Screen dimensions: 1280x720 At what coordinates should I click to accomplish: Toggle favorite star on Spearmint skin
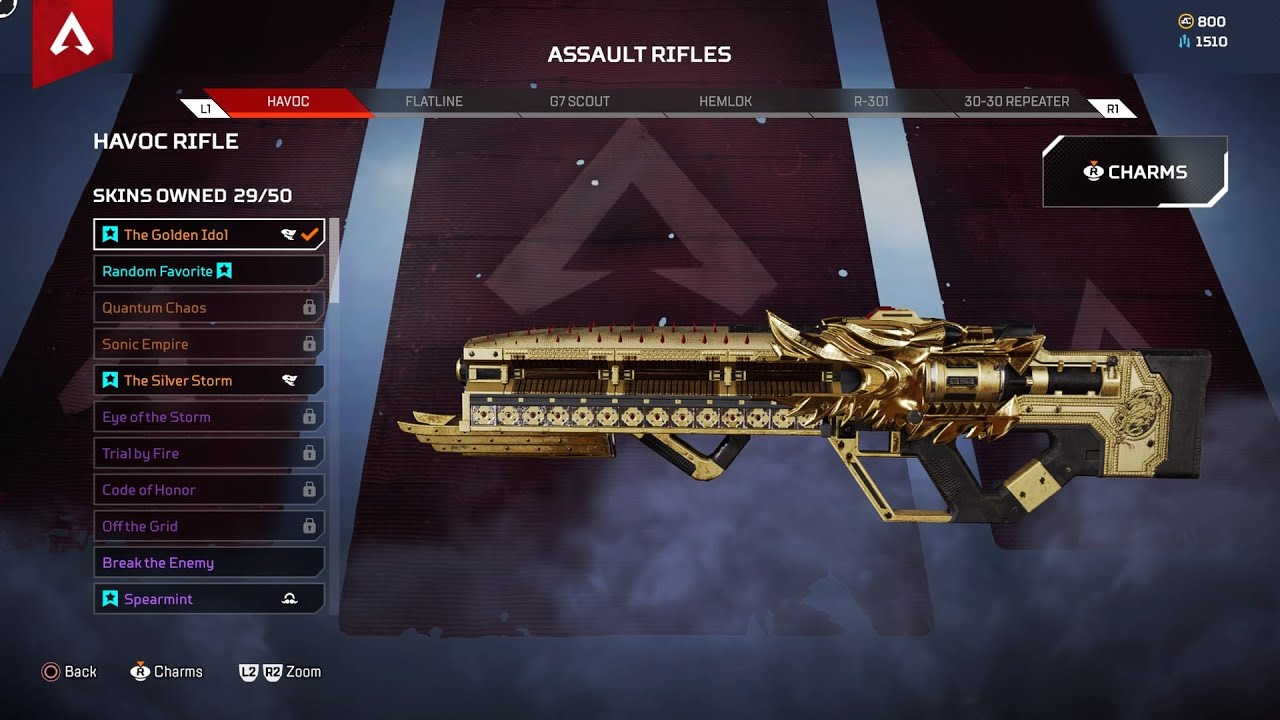[x=109, y=598]
